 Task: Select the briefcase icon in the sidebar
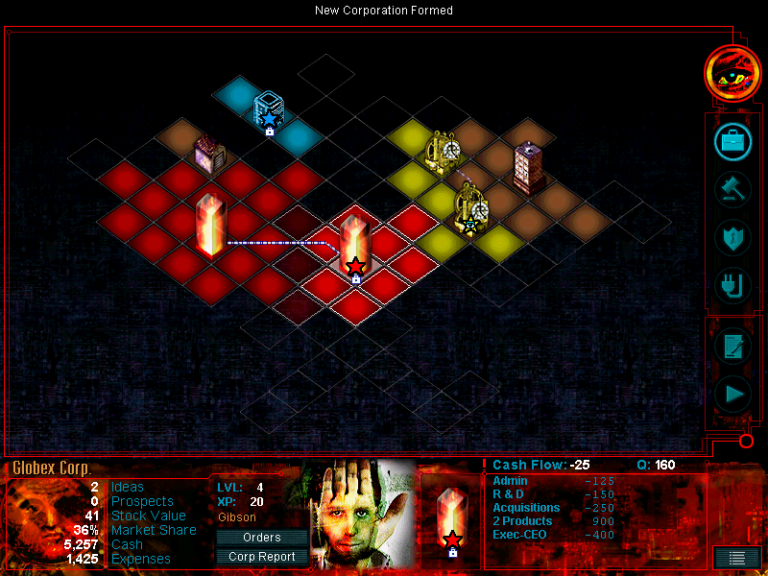(x=733, y=142)
